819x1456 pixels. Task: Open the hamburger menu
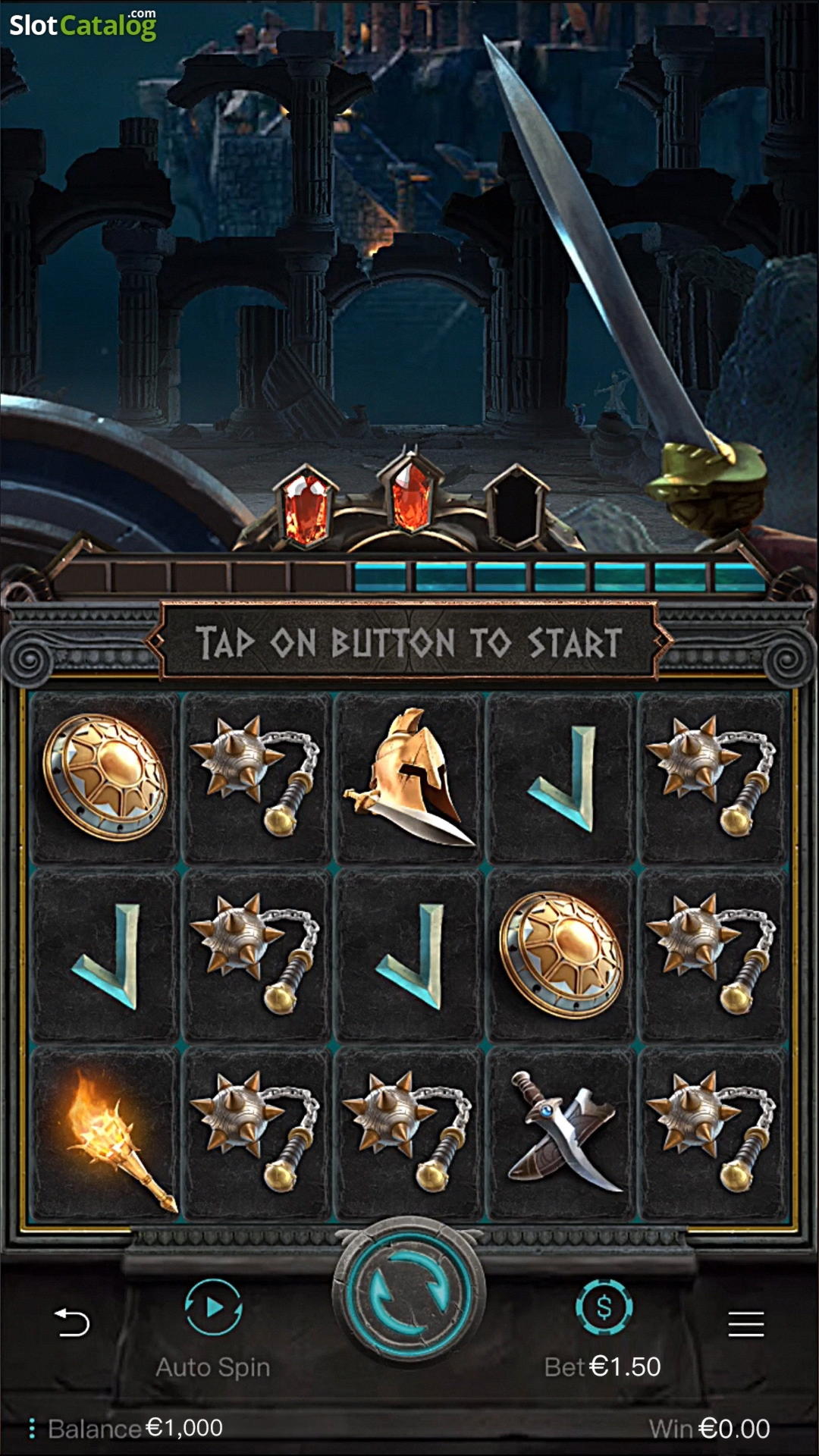tap(745, 1324)
